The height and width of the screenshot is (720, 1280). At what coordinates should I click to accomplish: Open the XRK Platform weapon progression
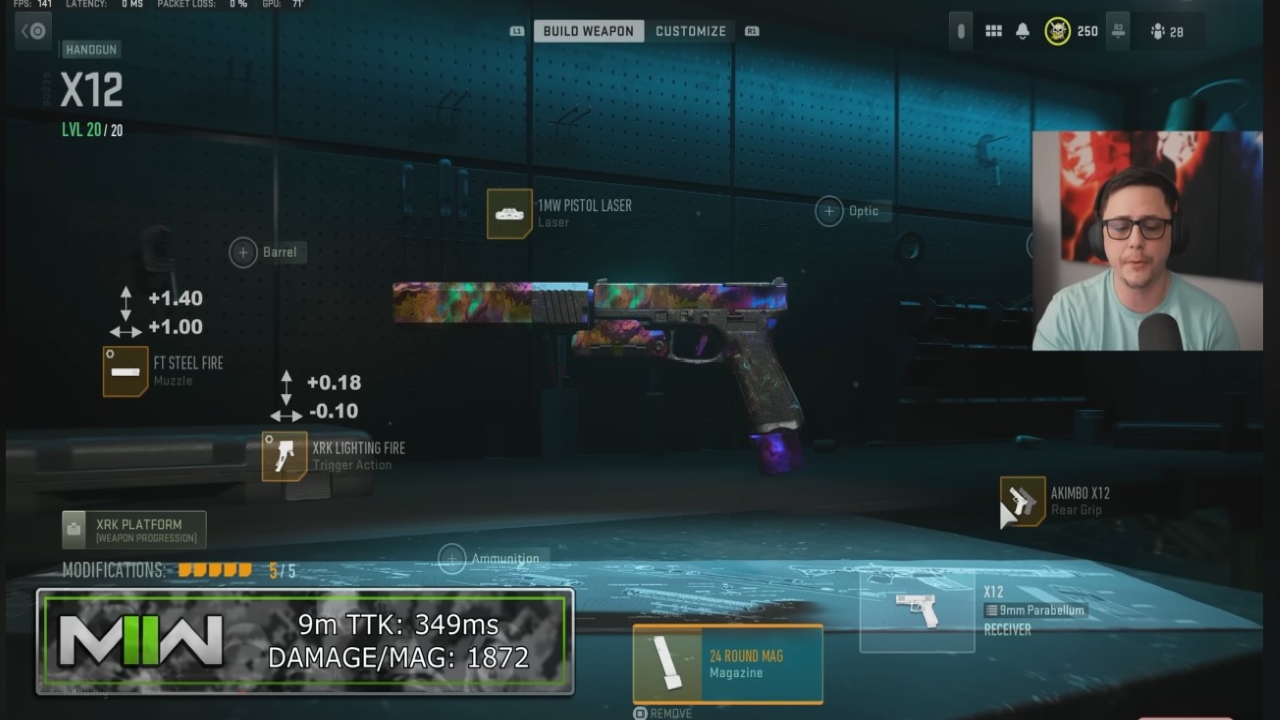pos(133,529)
